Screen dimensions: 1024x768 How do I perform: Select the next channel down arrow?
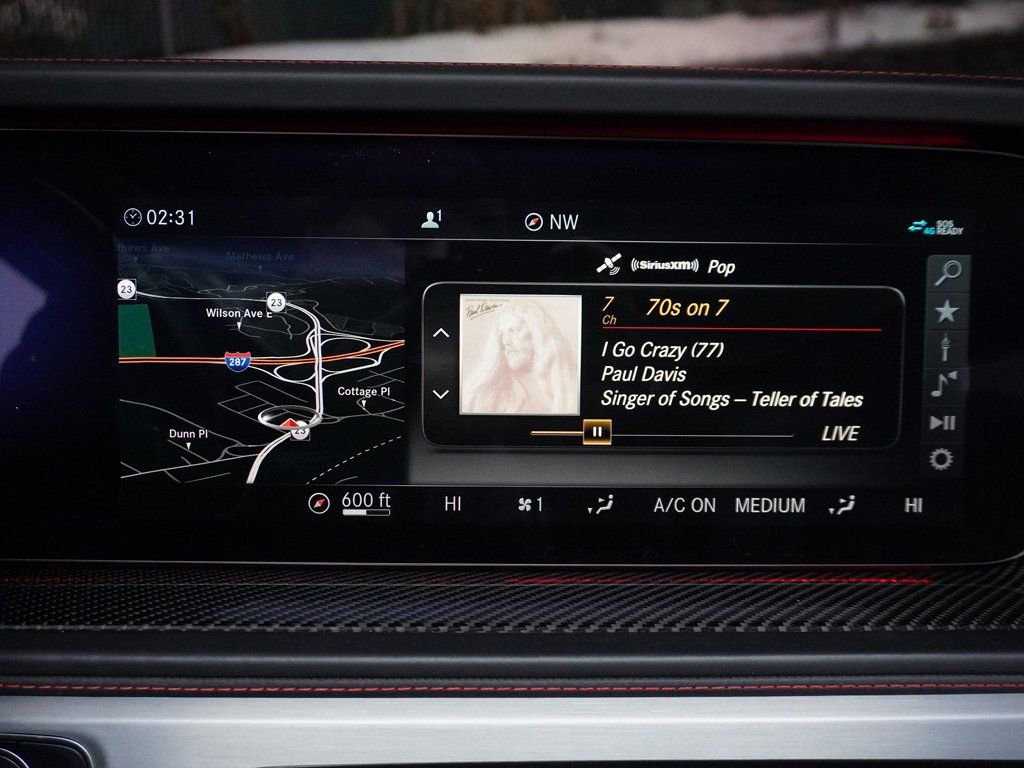click(441, 394)
